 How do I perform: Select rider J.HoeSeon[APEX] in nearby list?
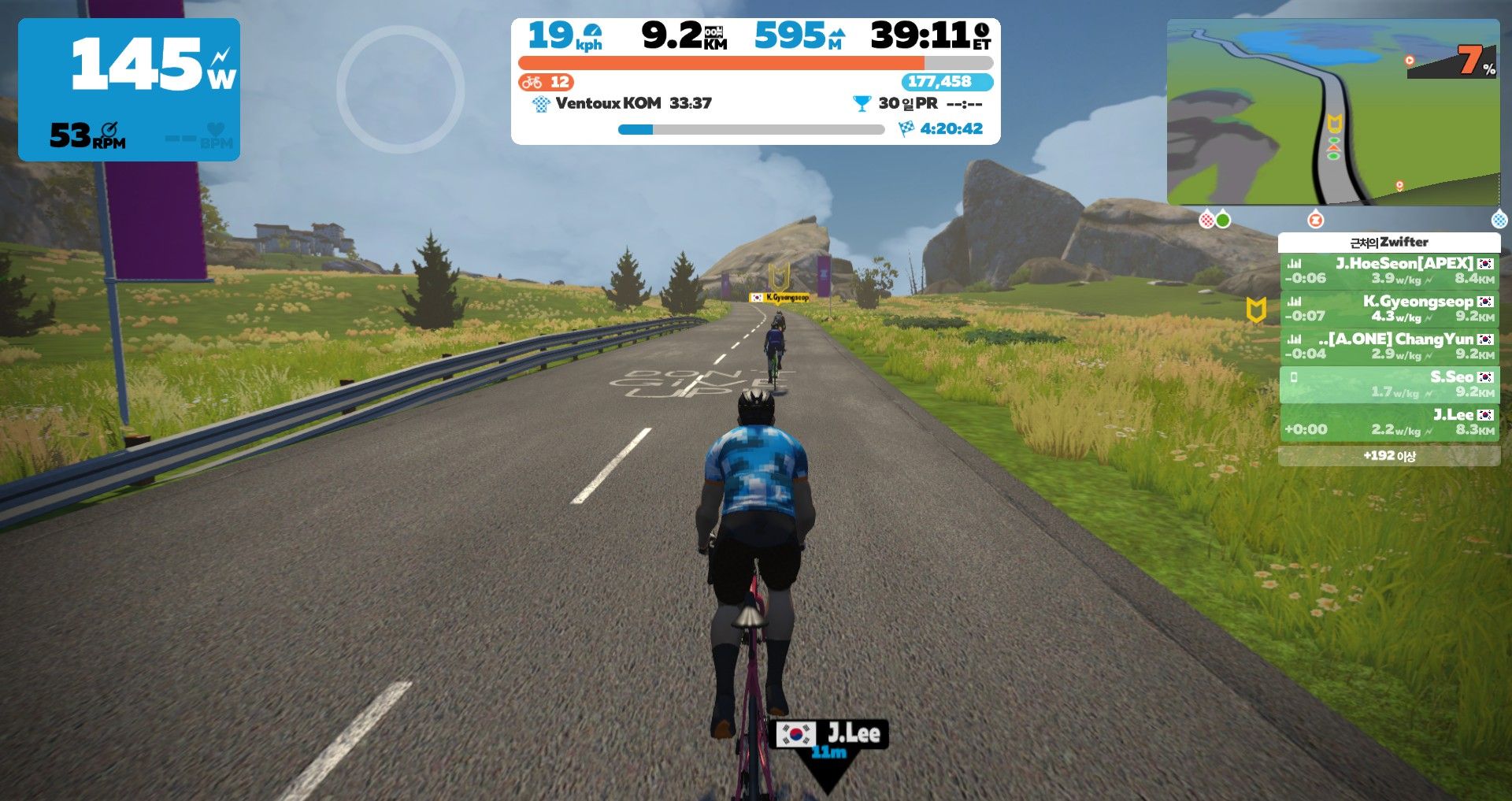pos(1389,270)
